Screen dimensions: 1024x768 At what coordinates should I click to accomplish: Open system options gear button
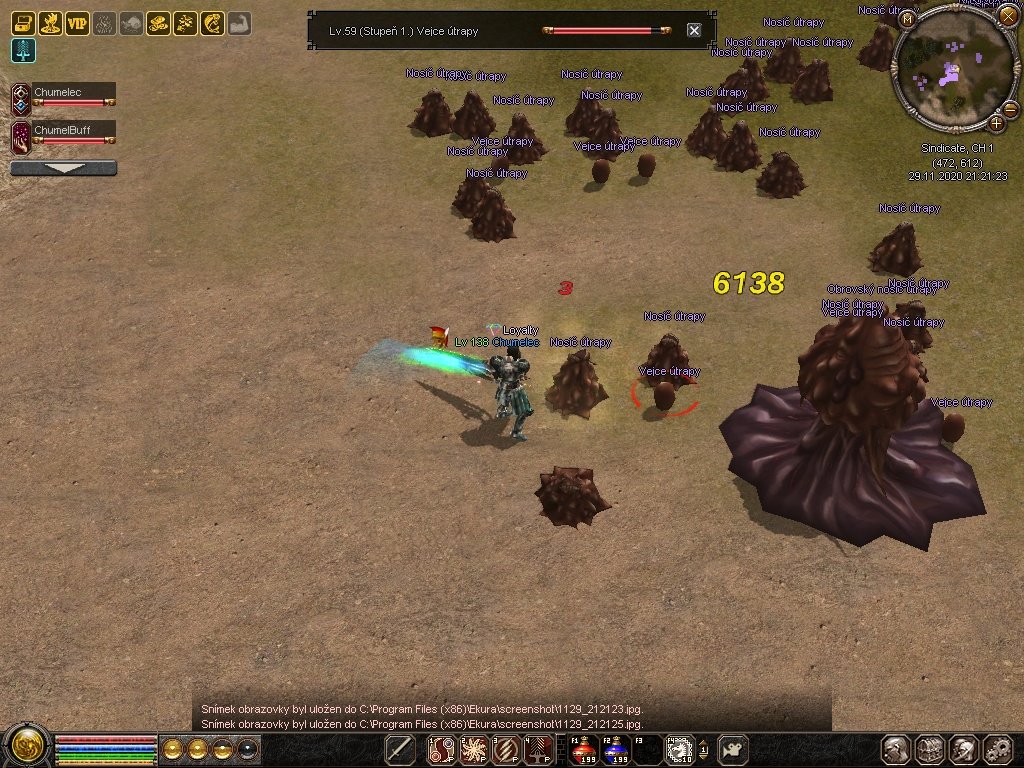(x=998, y=749)
